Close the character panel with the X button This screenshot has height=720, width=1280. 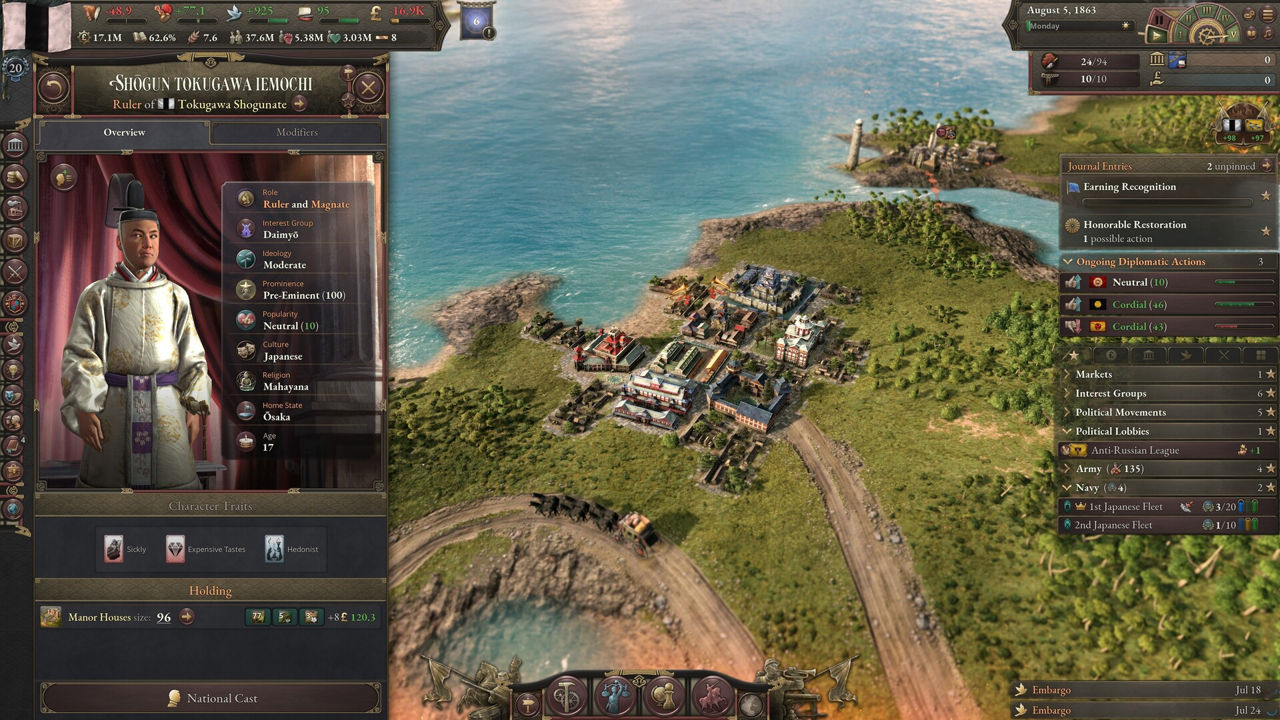click(368, 87)
